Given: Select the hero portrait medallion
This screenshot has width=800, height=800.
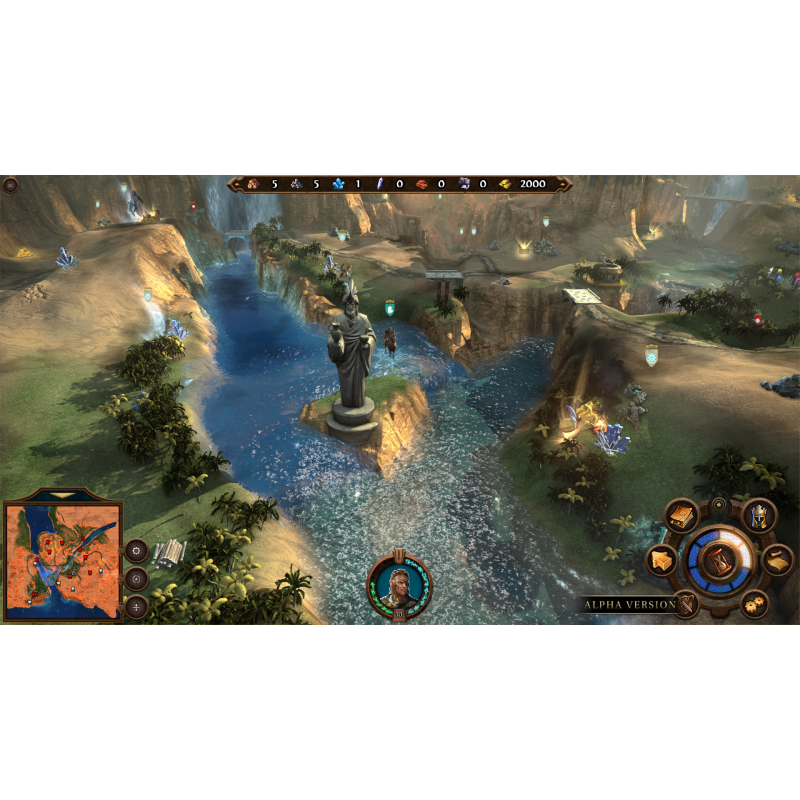Looking at the screenshot, I should 400,584.
